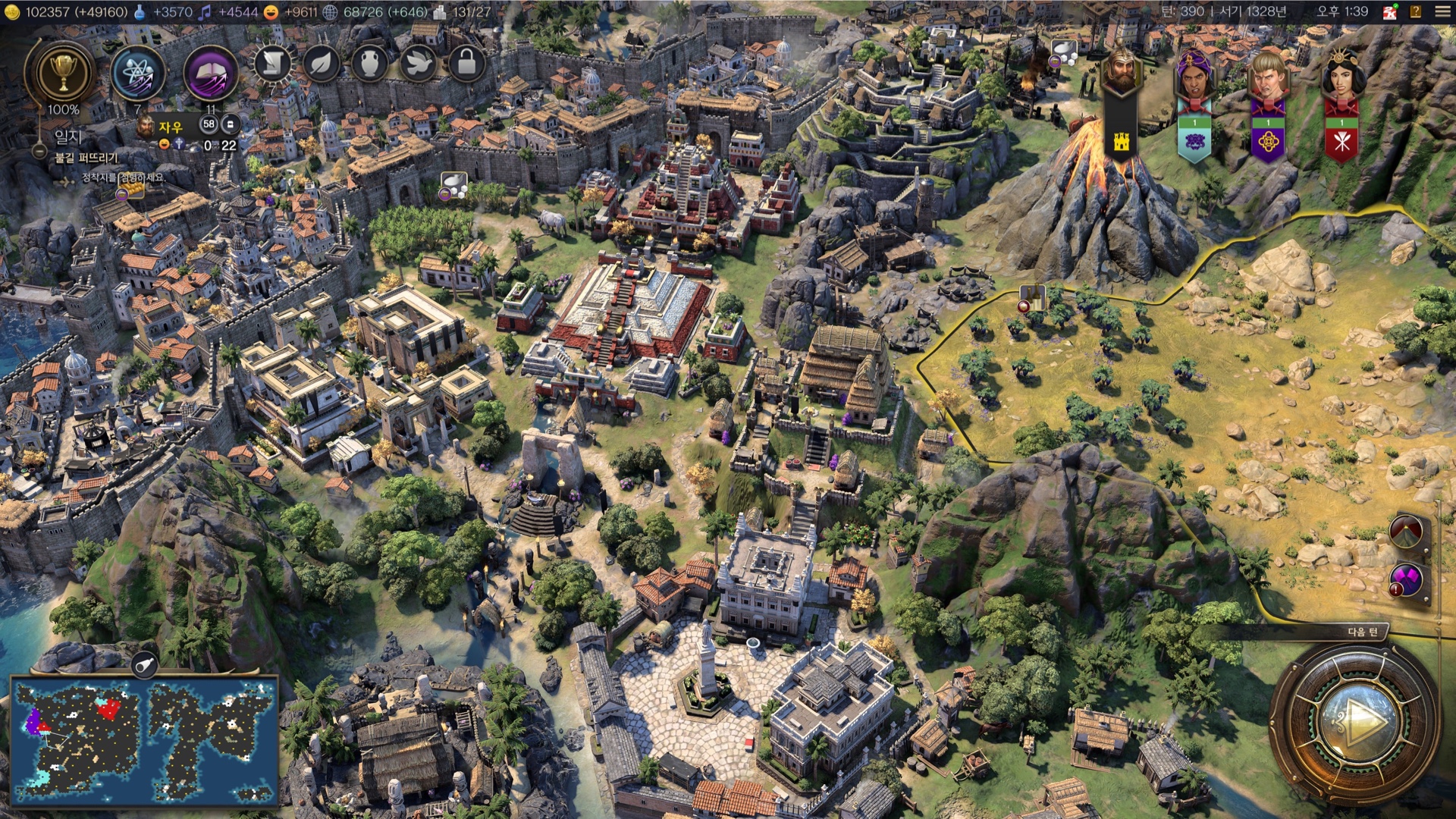Click the padlock unlocks icon
Image resolution: width=1456 pixels, height=819 pixels.
[466, 64]
